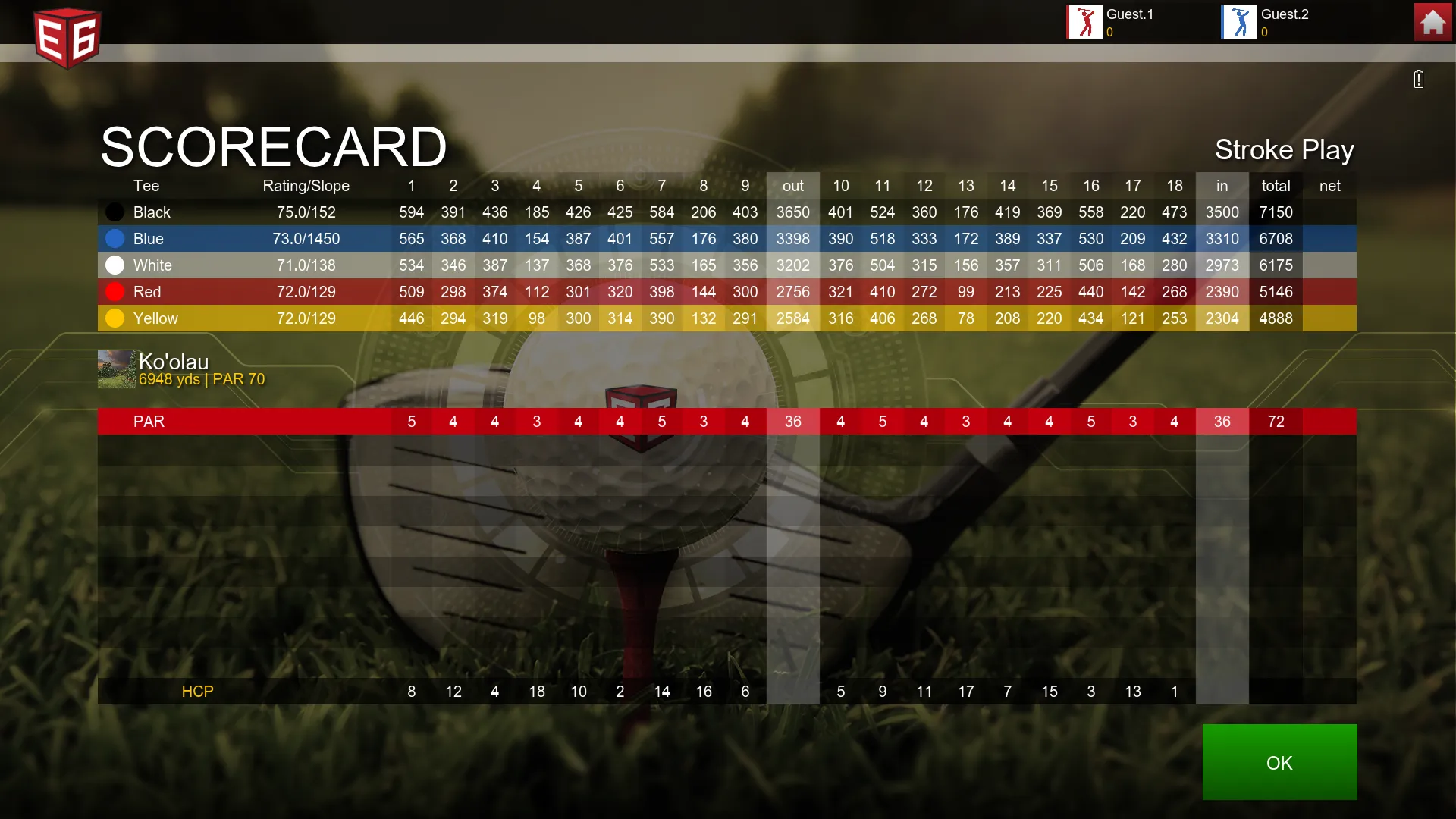
Task: Click the battery status icon
Action: [x=1419, y=79]
